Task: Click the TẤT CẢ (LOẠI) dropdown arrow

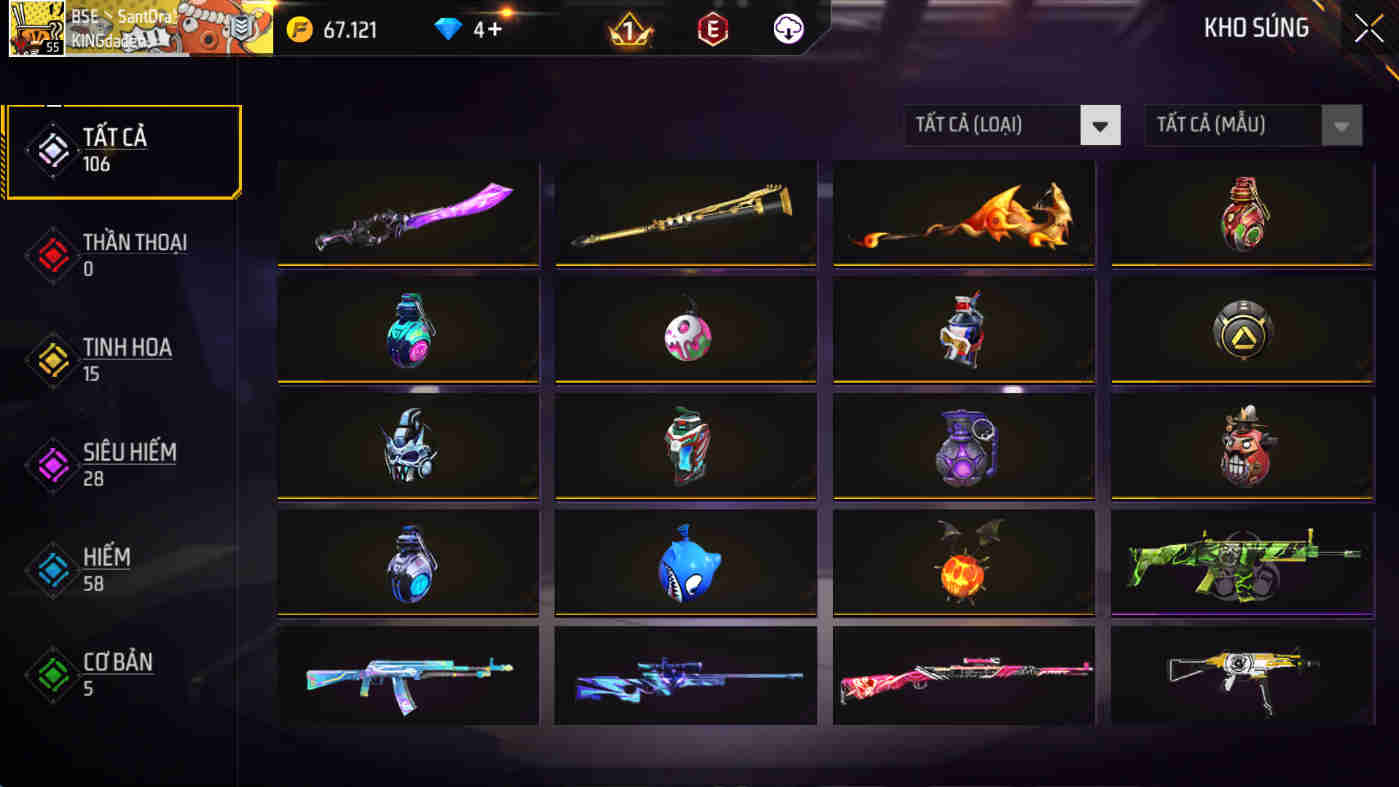Action: coord(1100,125)
